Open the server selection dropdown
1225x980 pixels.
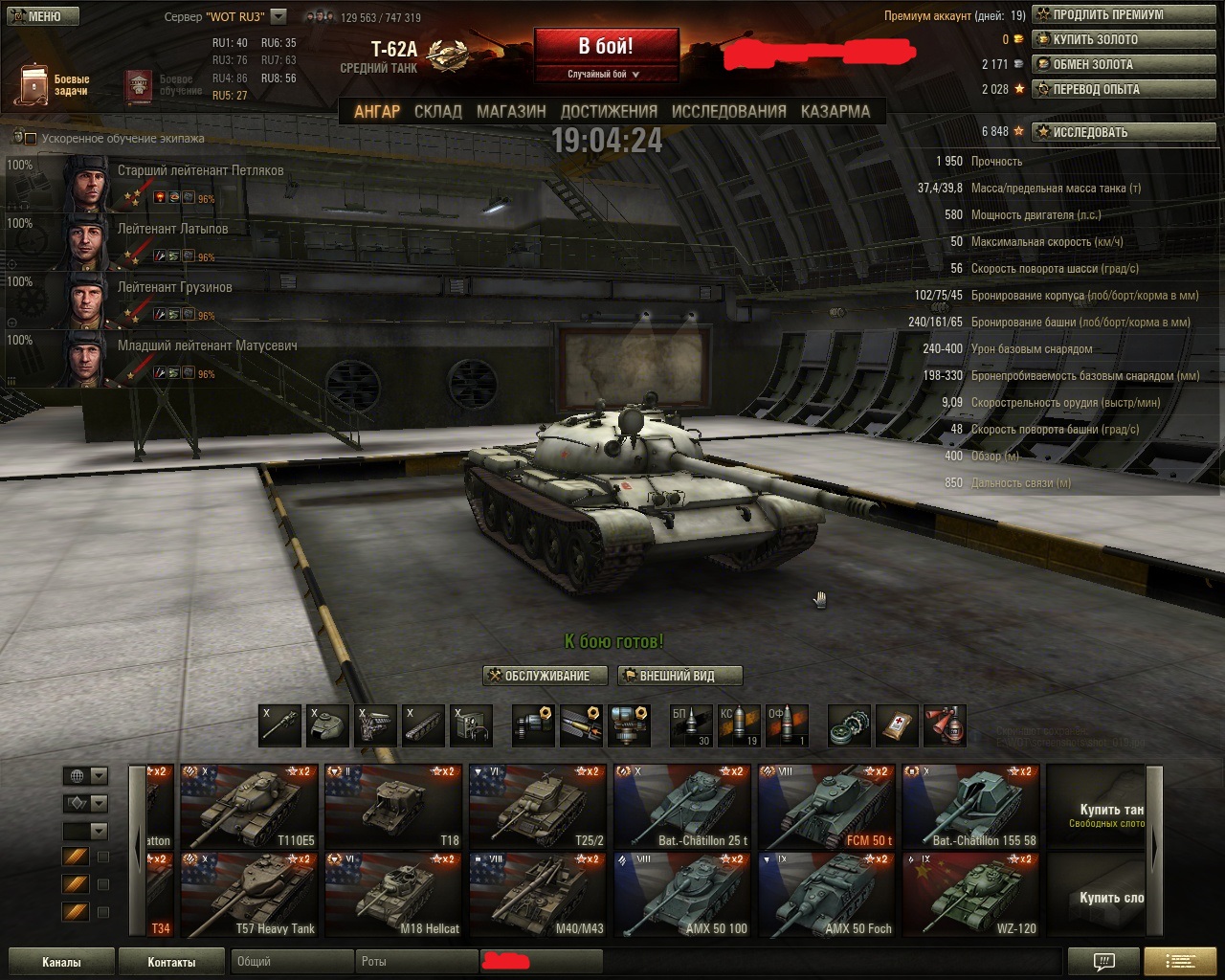[x=278, y=16]
